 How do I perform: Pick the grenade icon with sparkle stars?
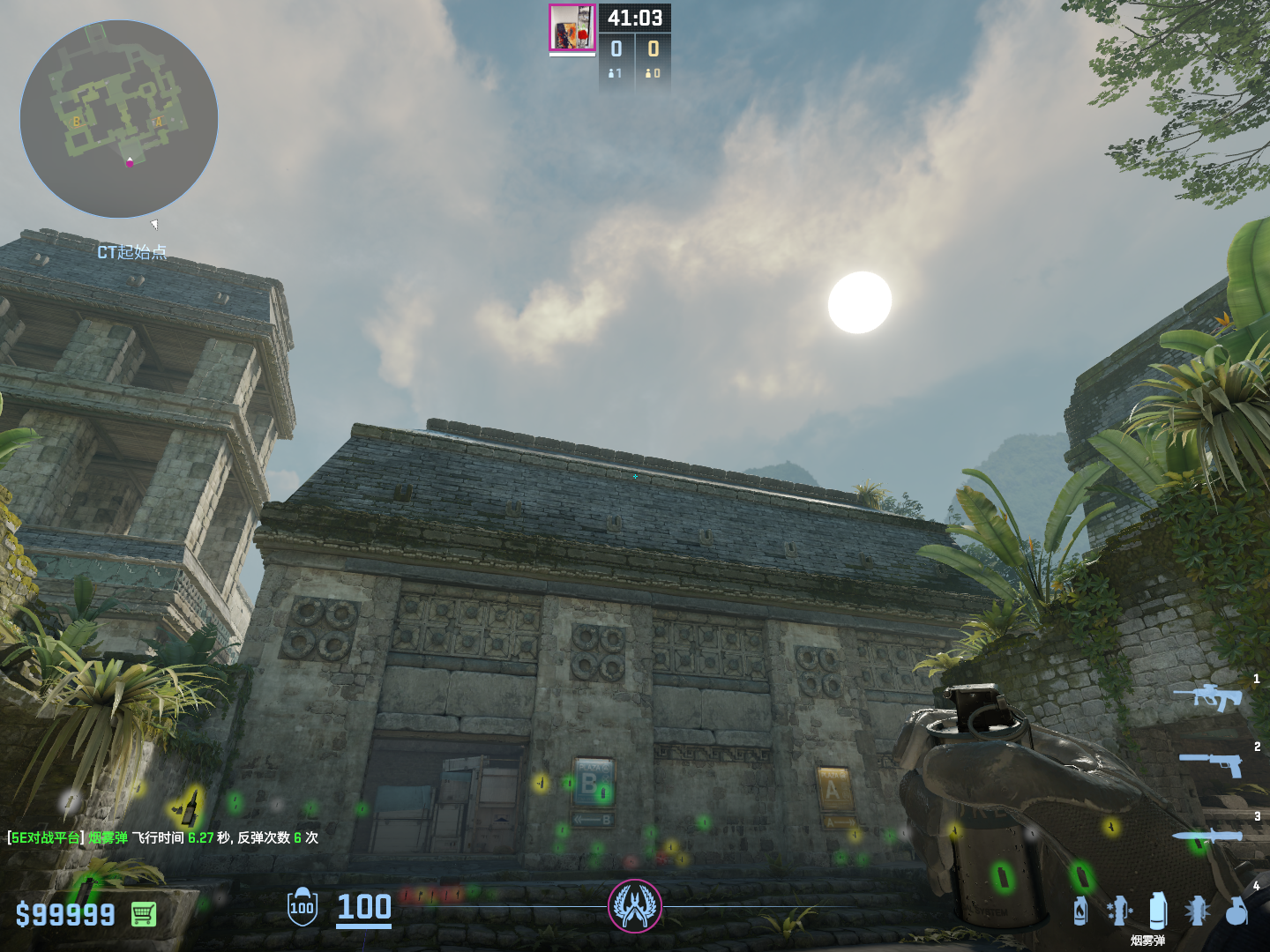click(x=1118, y=911)
